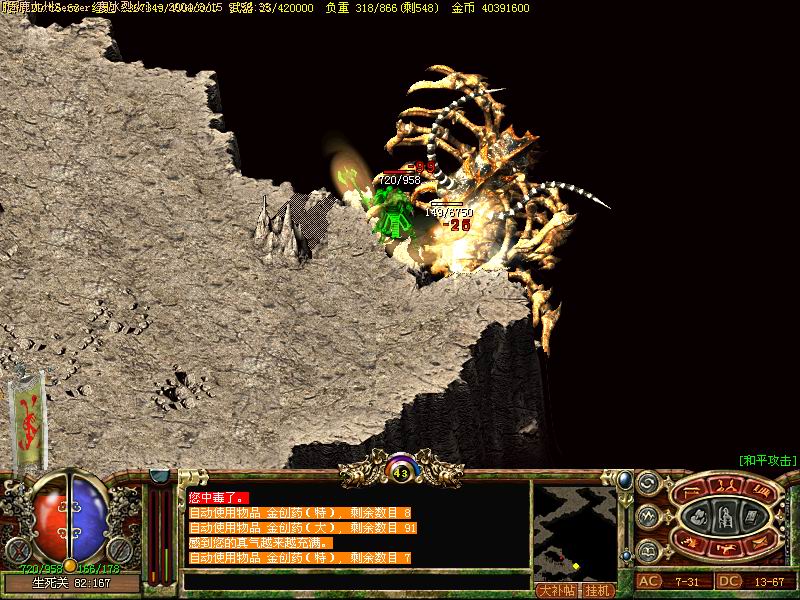The height and width of the screenshot is (600, 800).
Task: Click the round zigzag-peak icon button
Action: click(x=647, y=516)
